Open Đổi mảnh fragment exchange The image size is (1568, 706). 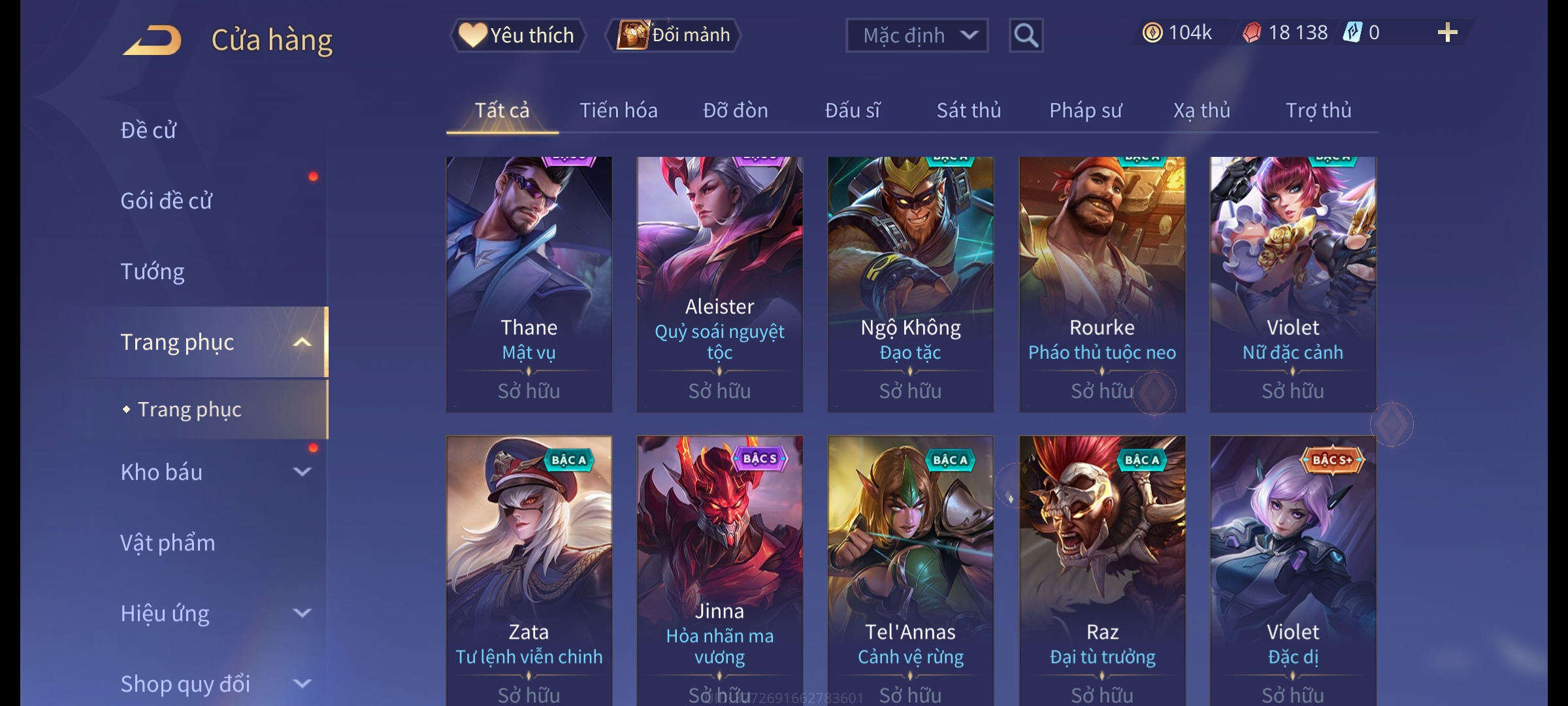pos(674,35)
